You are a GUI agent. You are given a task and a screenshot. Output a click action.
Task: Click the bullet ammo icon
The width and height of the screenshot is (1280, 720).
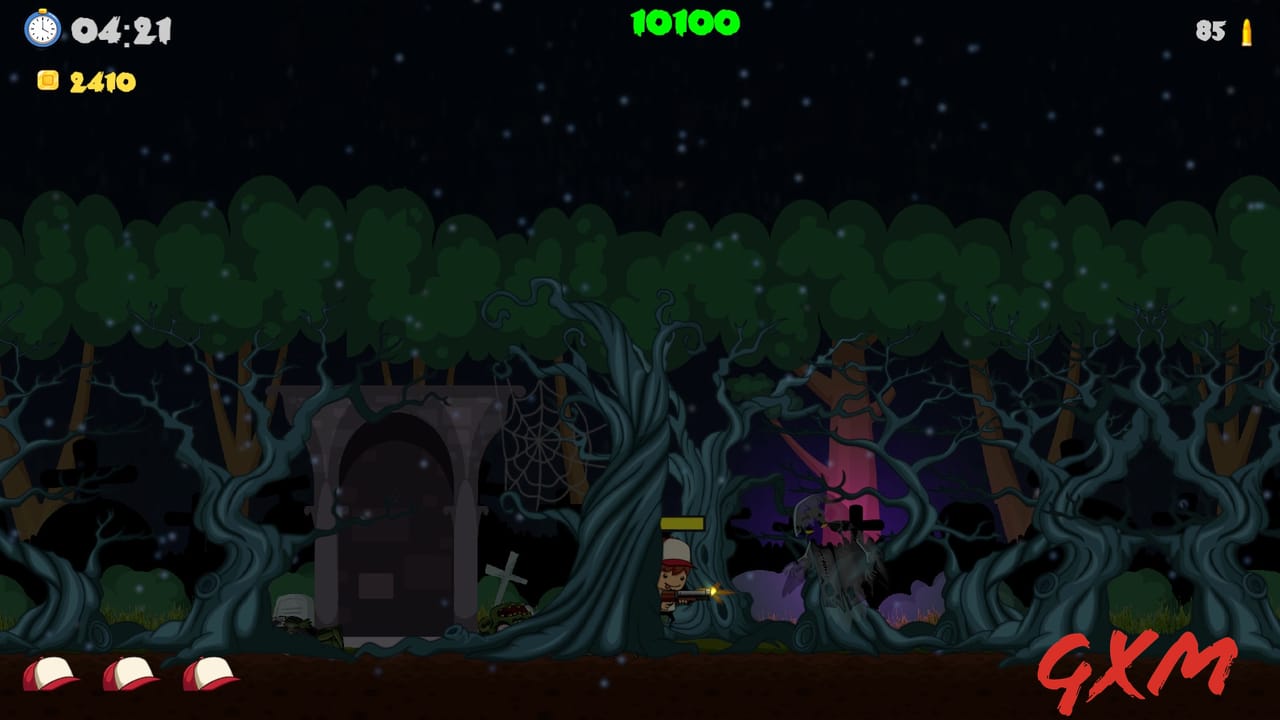coord(1246,33)
